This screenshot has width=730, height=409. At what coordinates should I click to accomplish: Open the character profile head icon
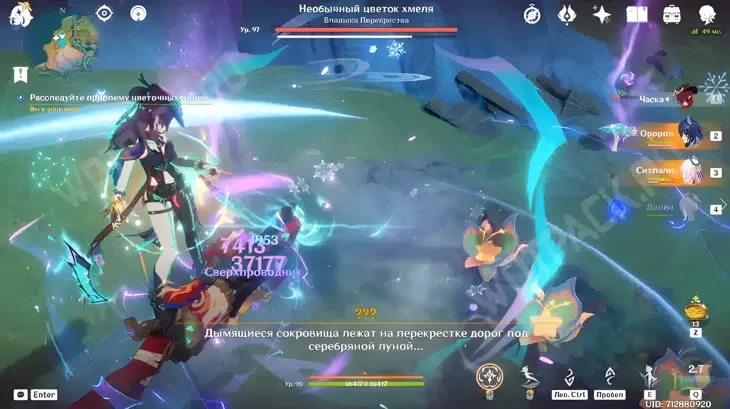pos(707,14)
